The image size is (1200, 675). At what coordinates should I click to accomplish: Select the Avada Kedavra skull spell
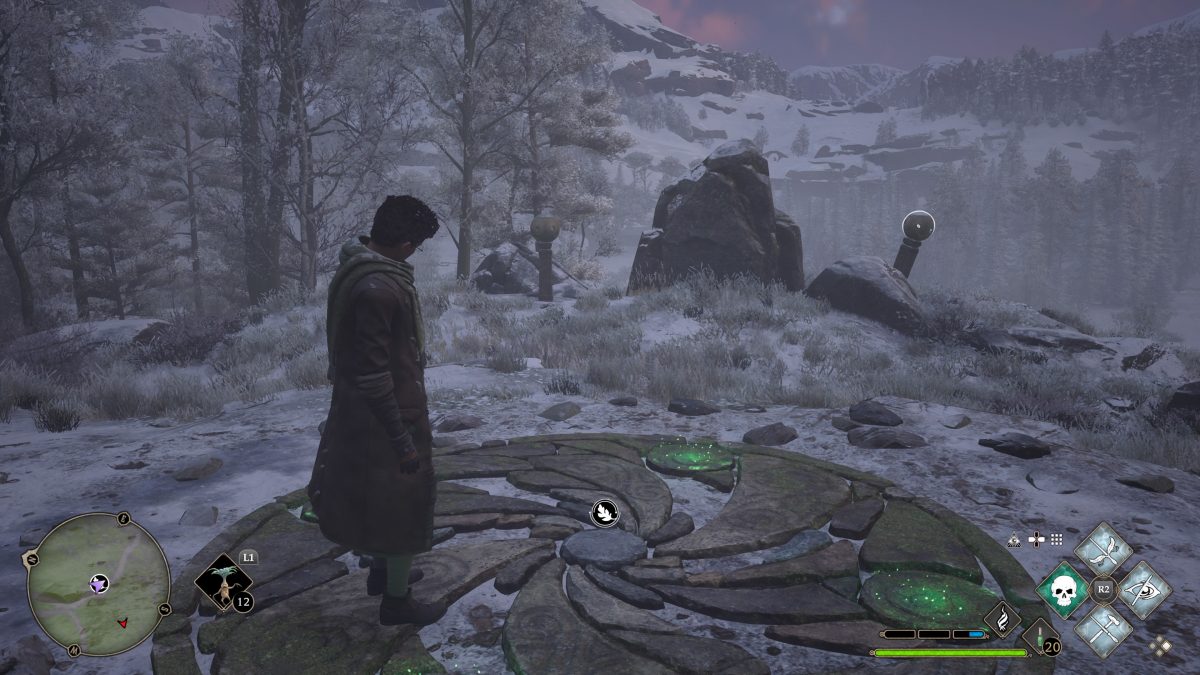tap(1062, 590)
